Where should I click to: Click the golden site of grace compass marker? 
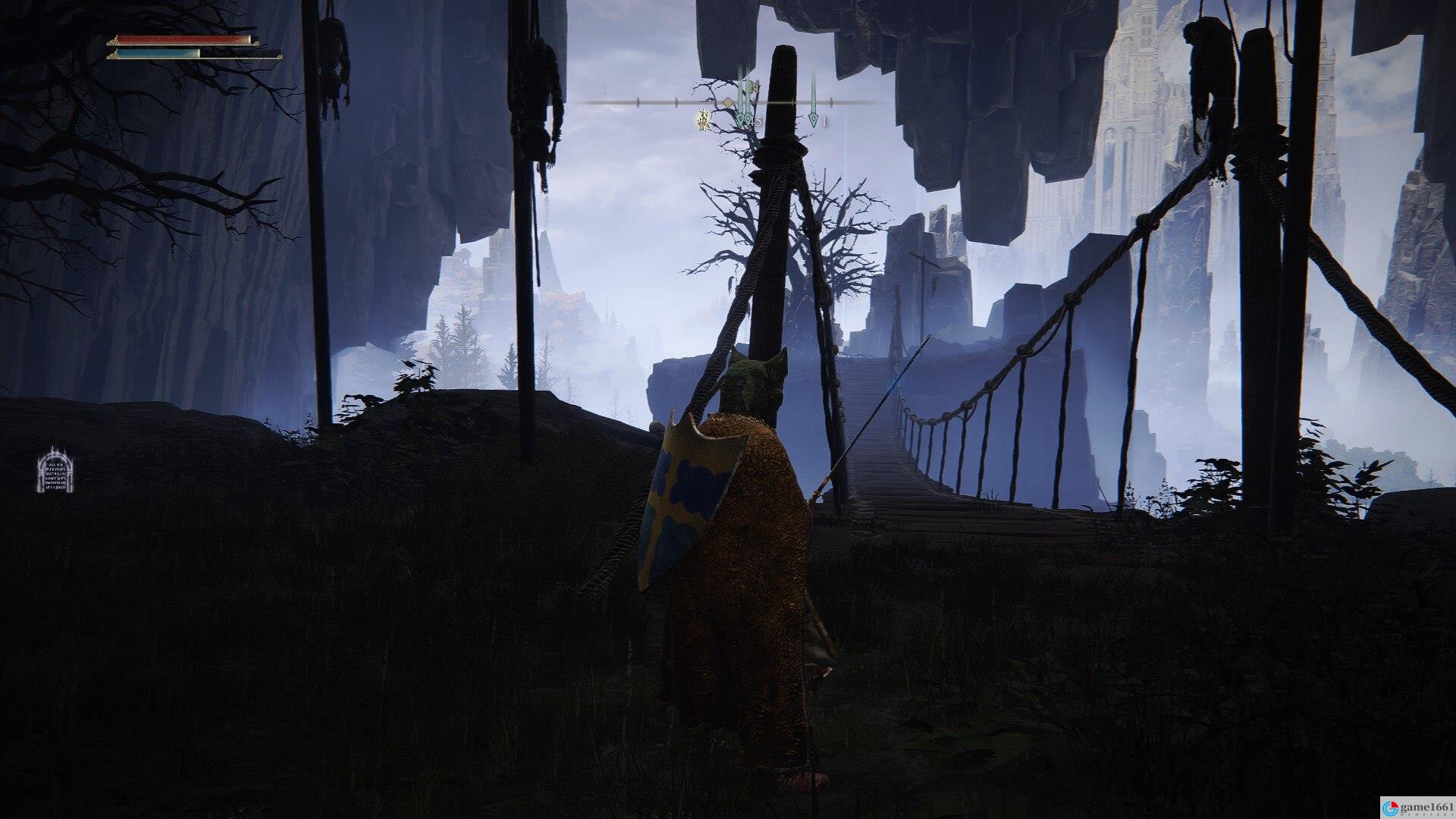704,119
